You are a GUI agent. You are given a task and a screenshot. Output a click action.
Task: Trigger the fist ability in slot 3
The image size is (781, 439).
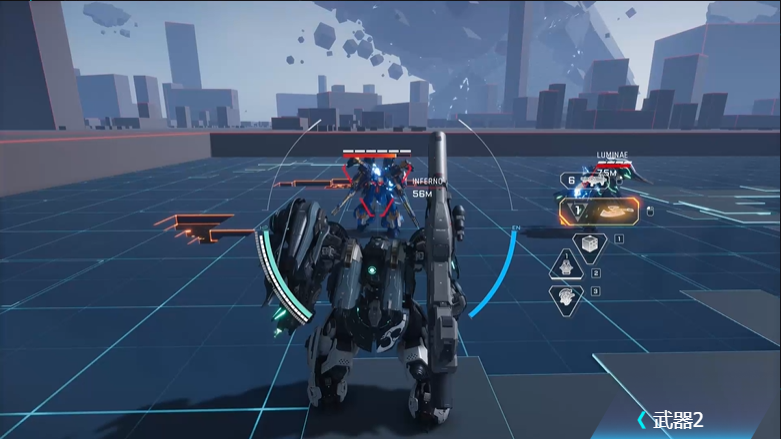click(x=565, y=296)
